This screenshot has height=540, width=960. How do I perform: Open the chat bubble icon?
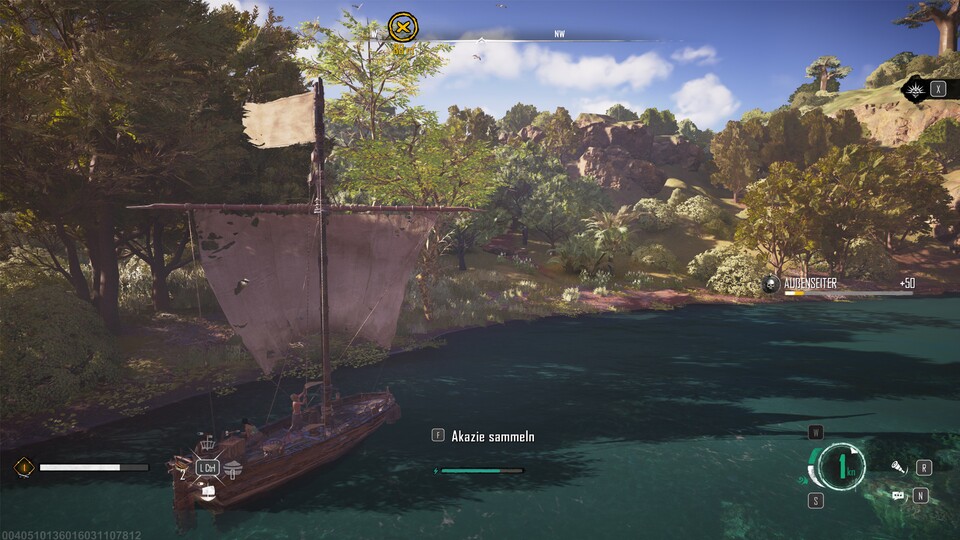click(898, 495)
